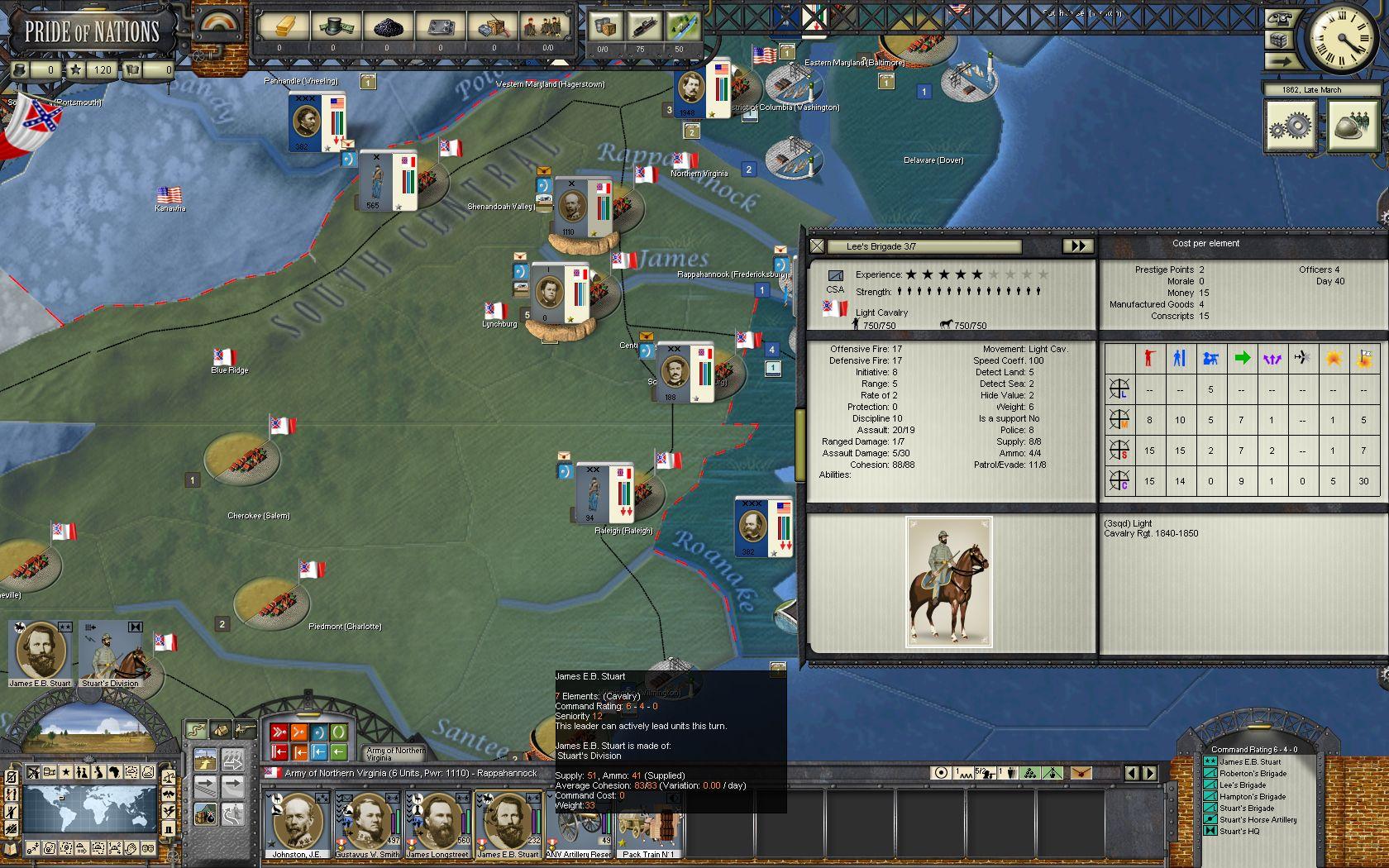Open the light cavalry rider portrait thumbnail
Screen dimensions: 1389x868
(949, 579)
